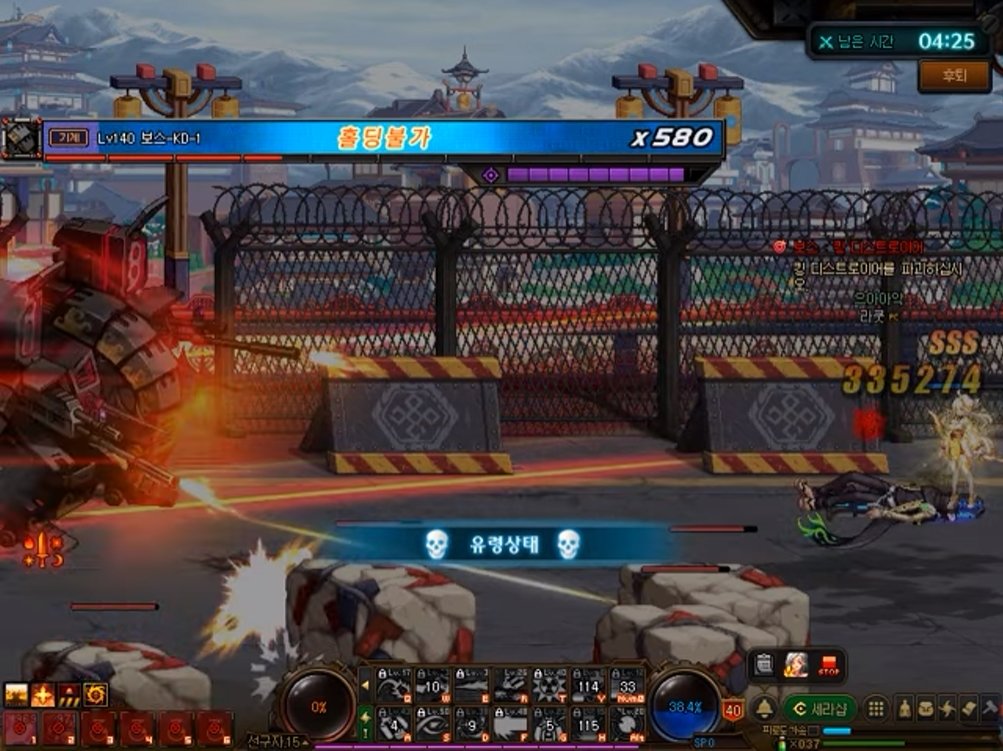Use the quick slot numbered 6

point(213,727)
